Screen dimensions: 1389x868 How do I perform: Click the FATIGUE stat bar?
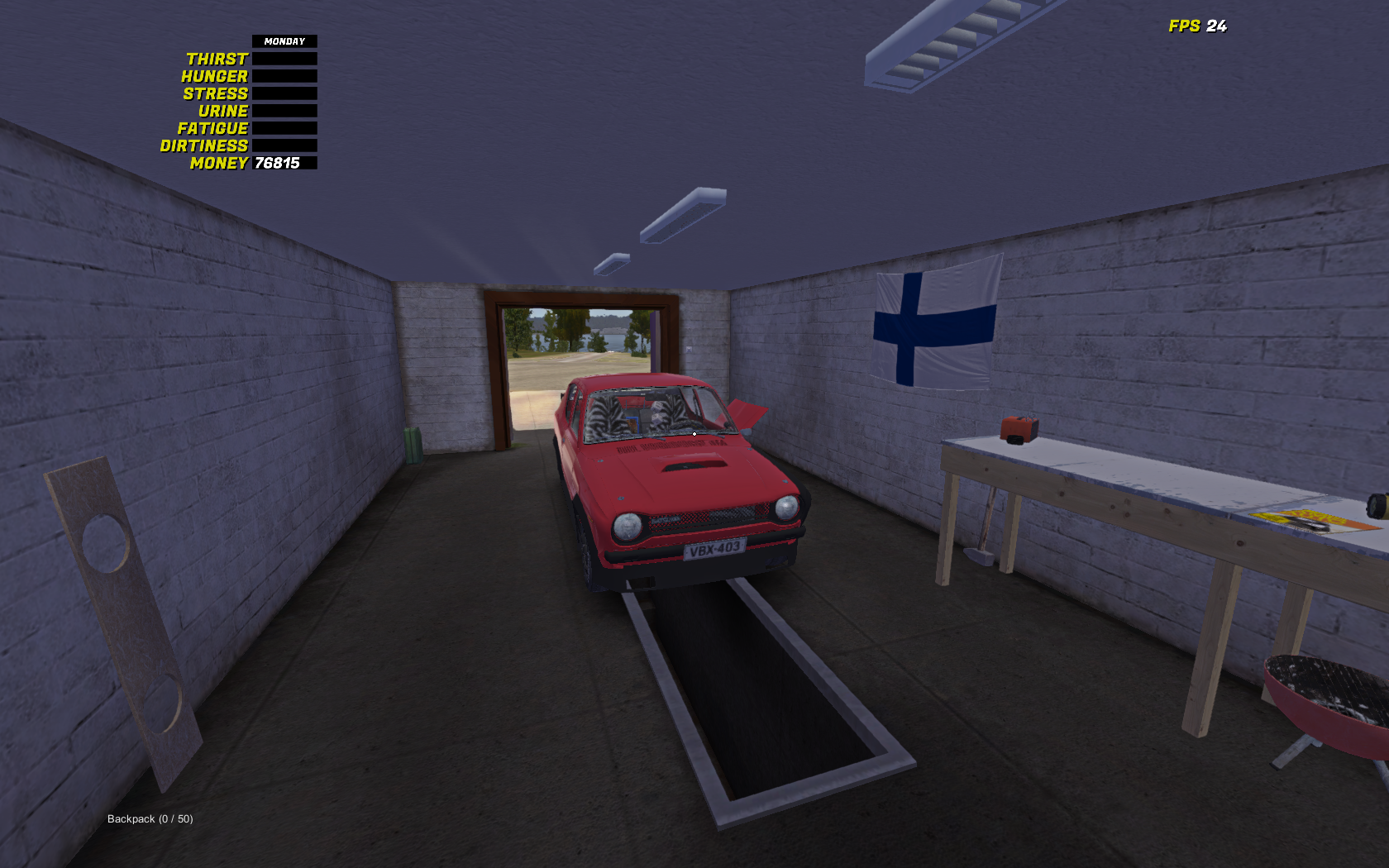click(283, 127)
